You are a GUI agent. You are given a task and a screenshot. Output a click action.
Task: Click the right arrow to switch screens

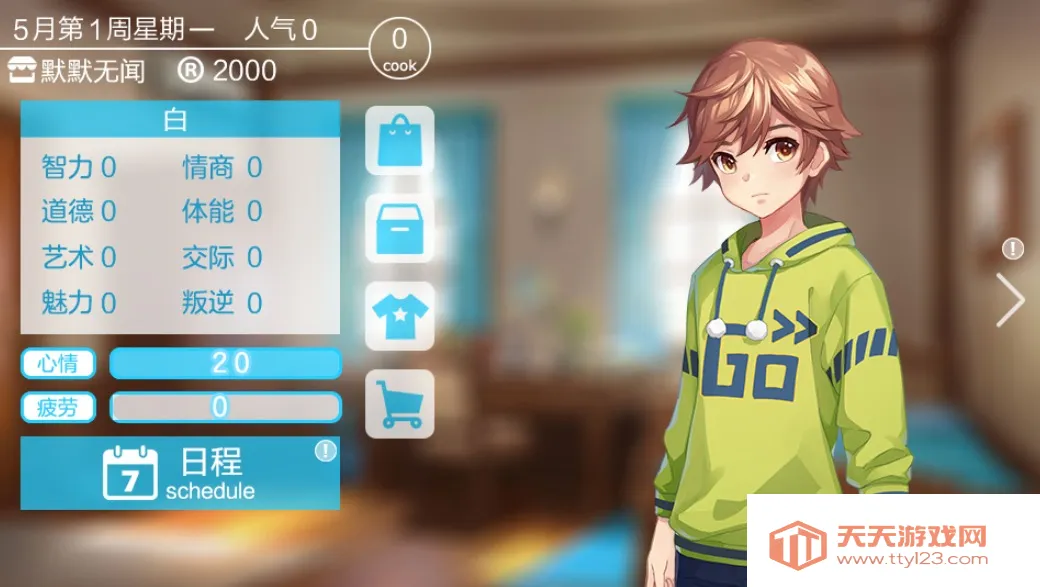tap(1011, 299)
